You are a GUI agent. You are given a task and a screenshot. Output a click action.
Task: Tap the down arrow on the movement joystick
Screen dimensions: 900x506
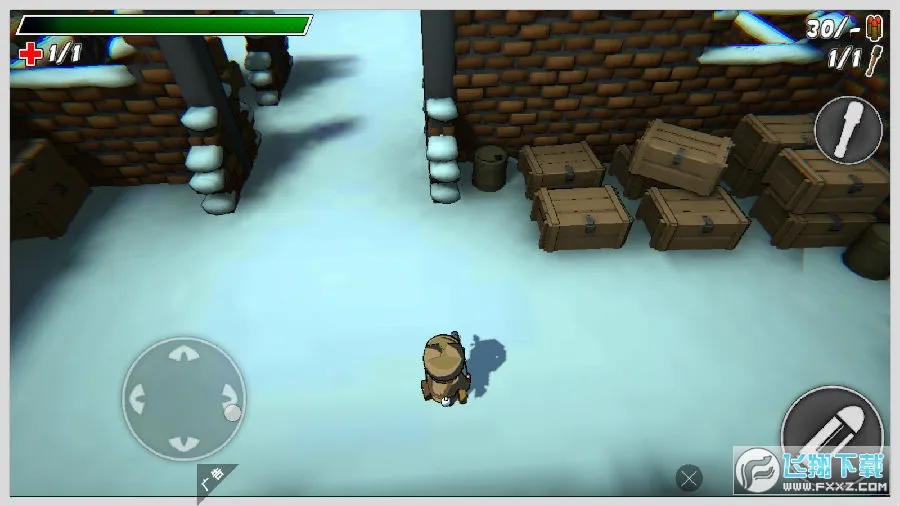[182, 443]
